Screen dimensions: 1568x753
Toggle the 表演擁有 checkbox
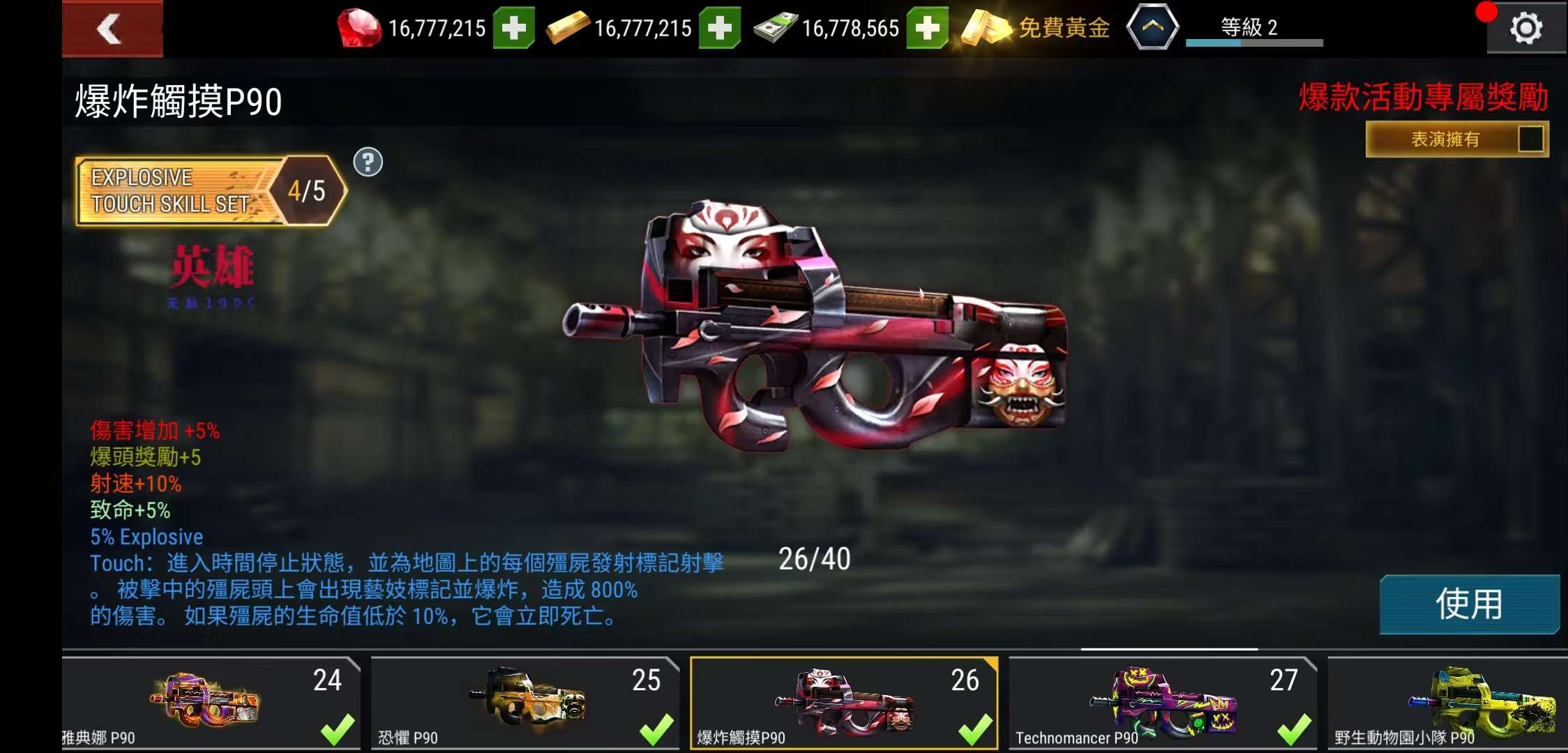(1530, 139)
